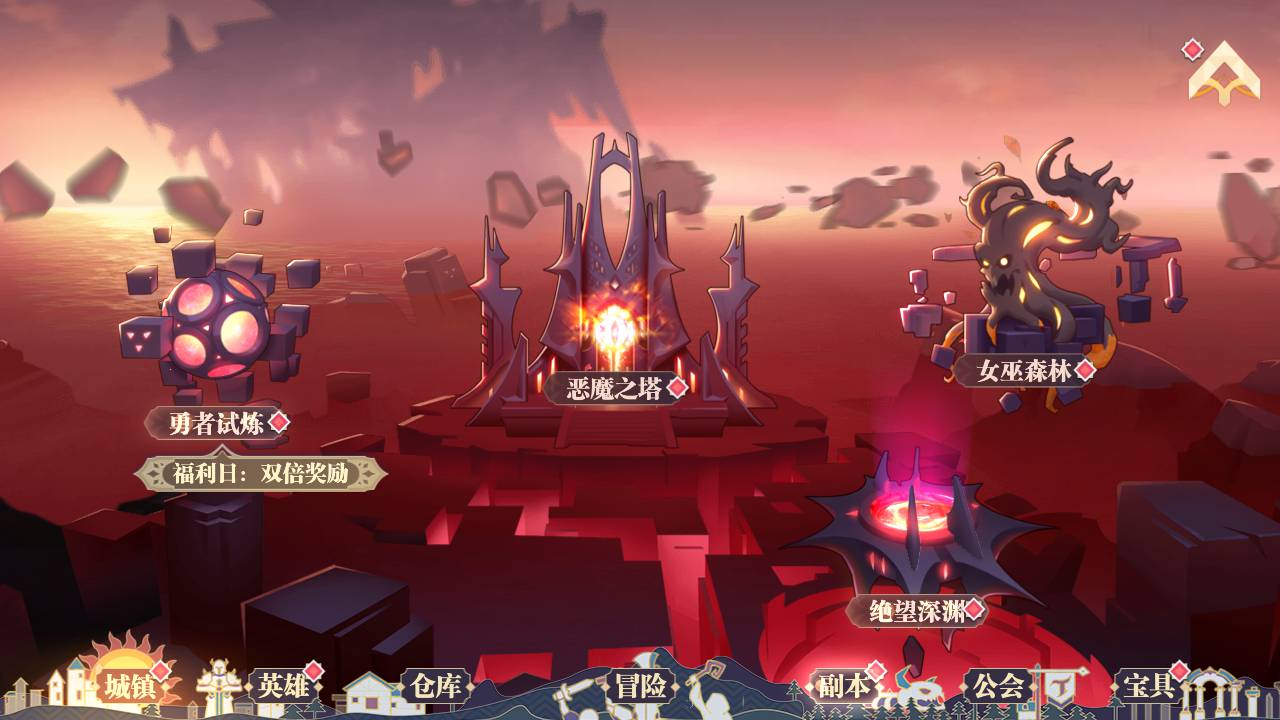Enter the 恶魔之塔 demon tower
The image size is (1280, 720).
pos(614,389)
